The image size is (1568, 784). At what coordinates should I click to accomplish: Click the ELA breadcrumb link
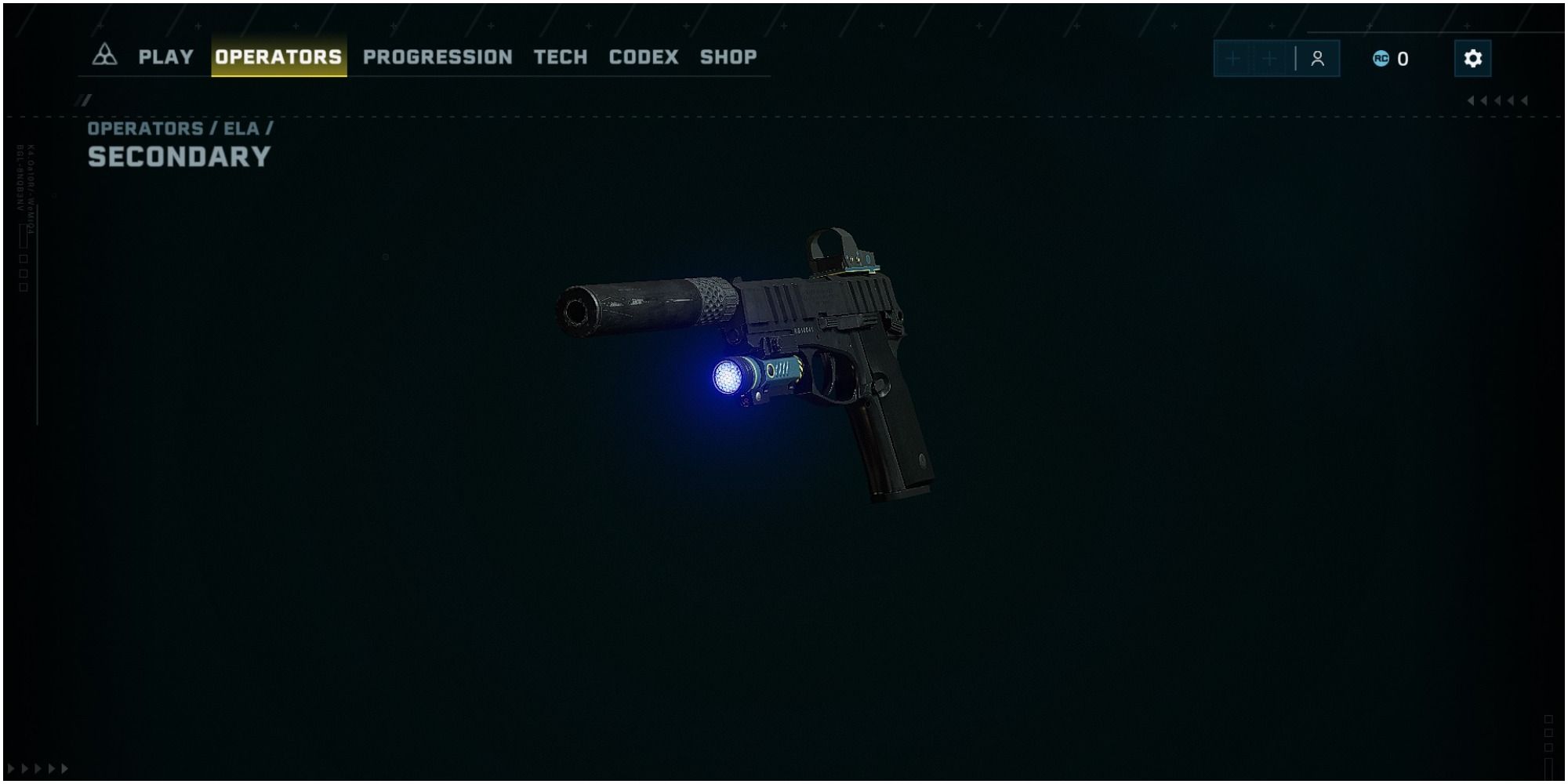pyautogui.click(x=244, y=129)
